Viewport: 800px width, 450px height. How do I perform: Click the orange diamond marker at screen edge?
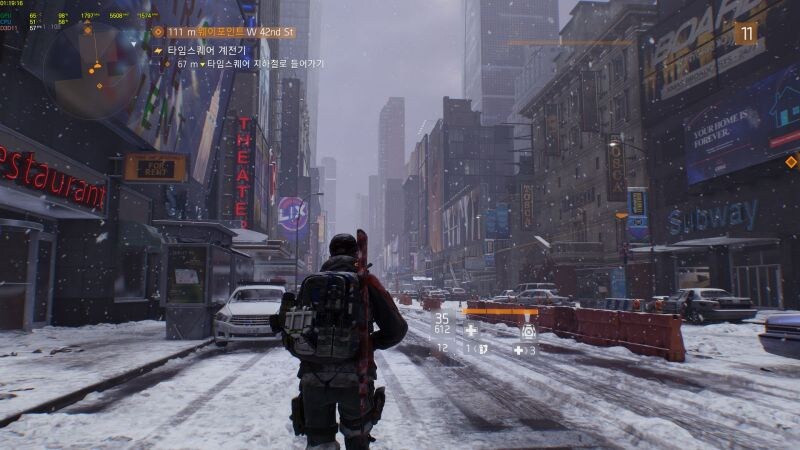791,161
